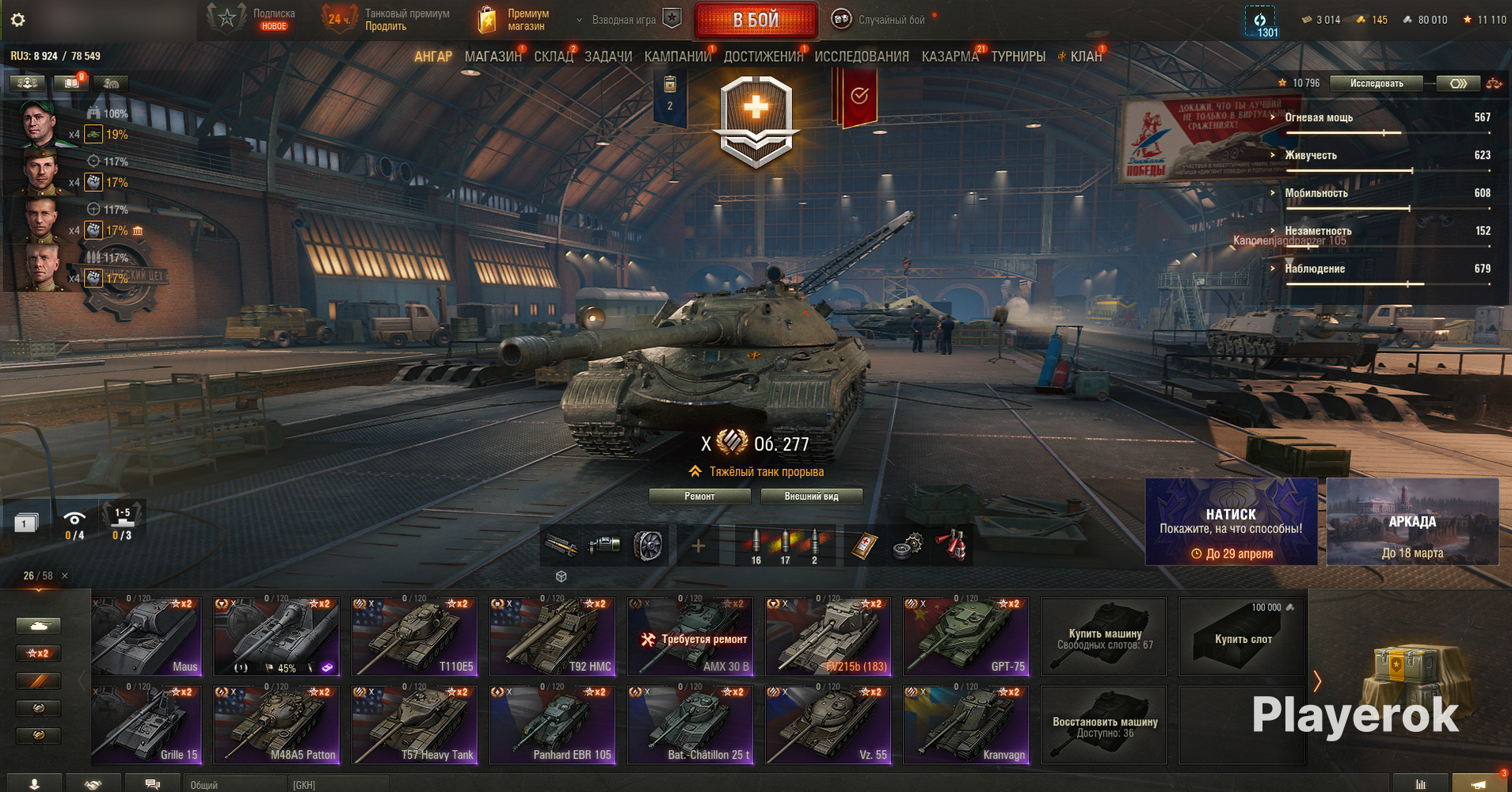Viewport: 1512px width, 792px height.
Task: Select the Kranvagn tank card
Action: pyautogui.click(x=966, y=725)
